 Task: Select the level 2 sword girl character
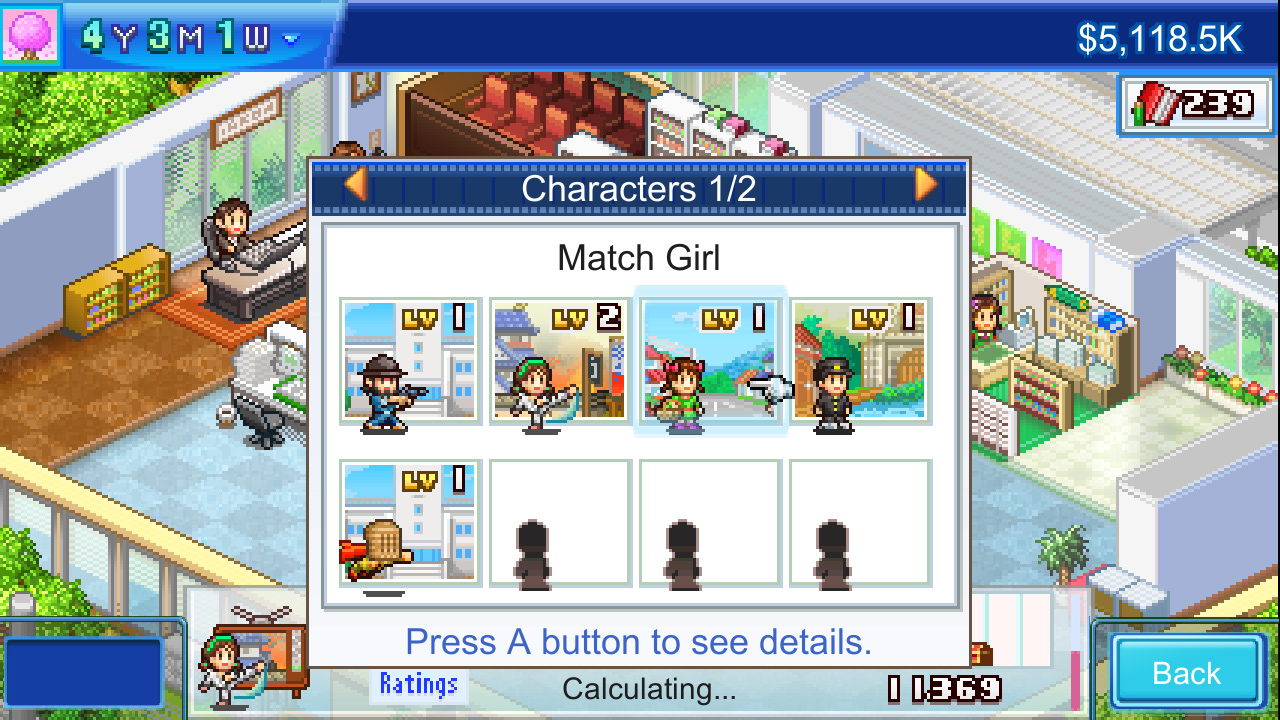558,365
